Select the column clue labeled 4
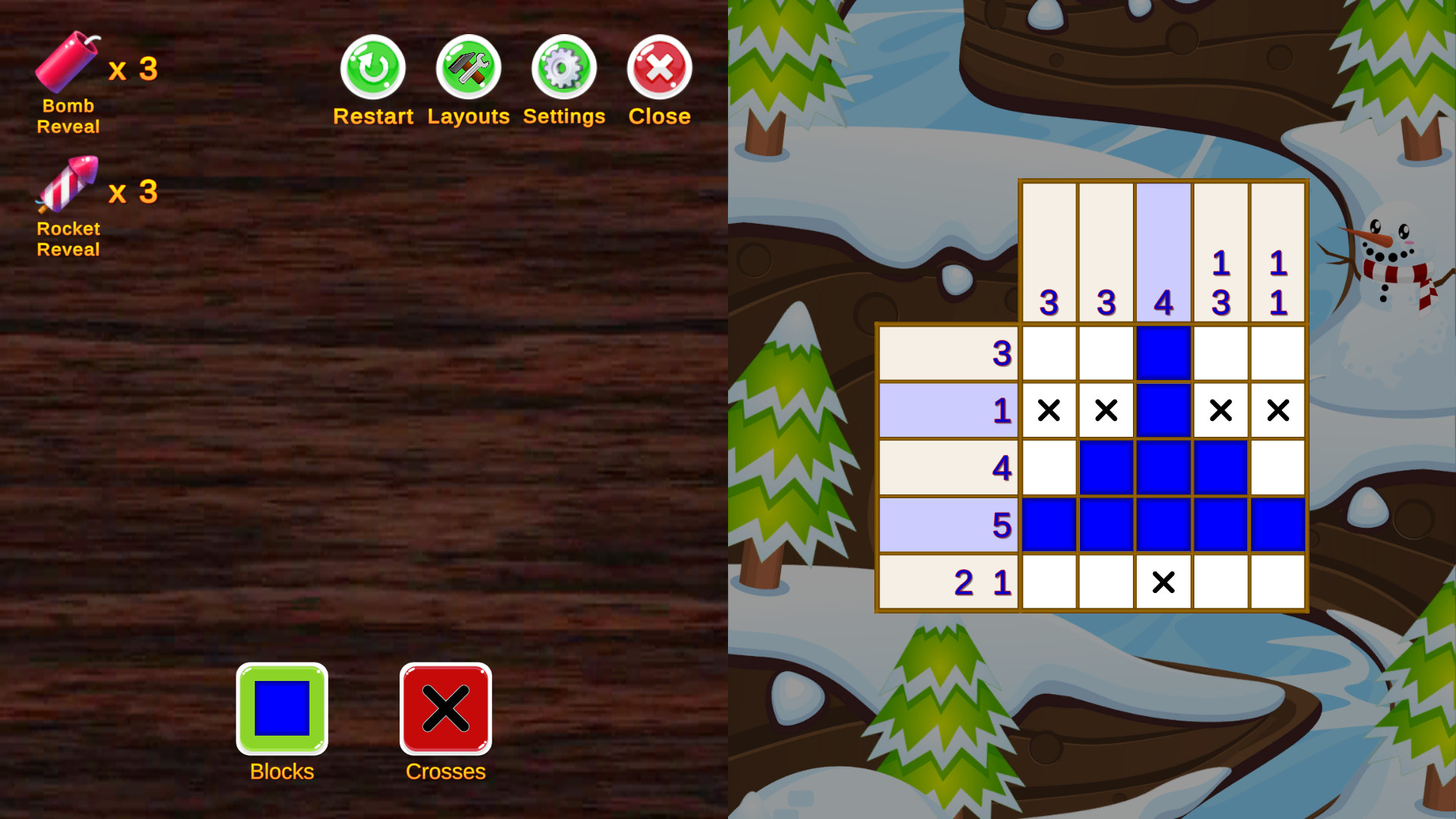Image resolution: width=1456 pixels, height=819 pixels. (x=1164, y=254)
